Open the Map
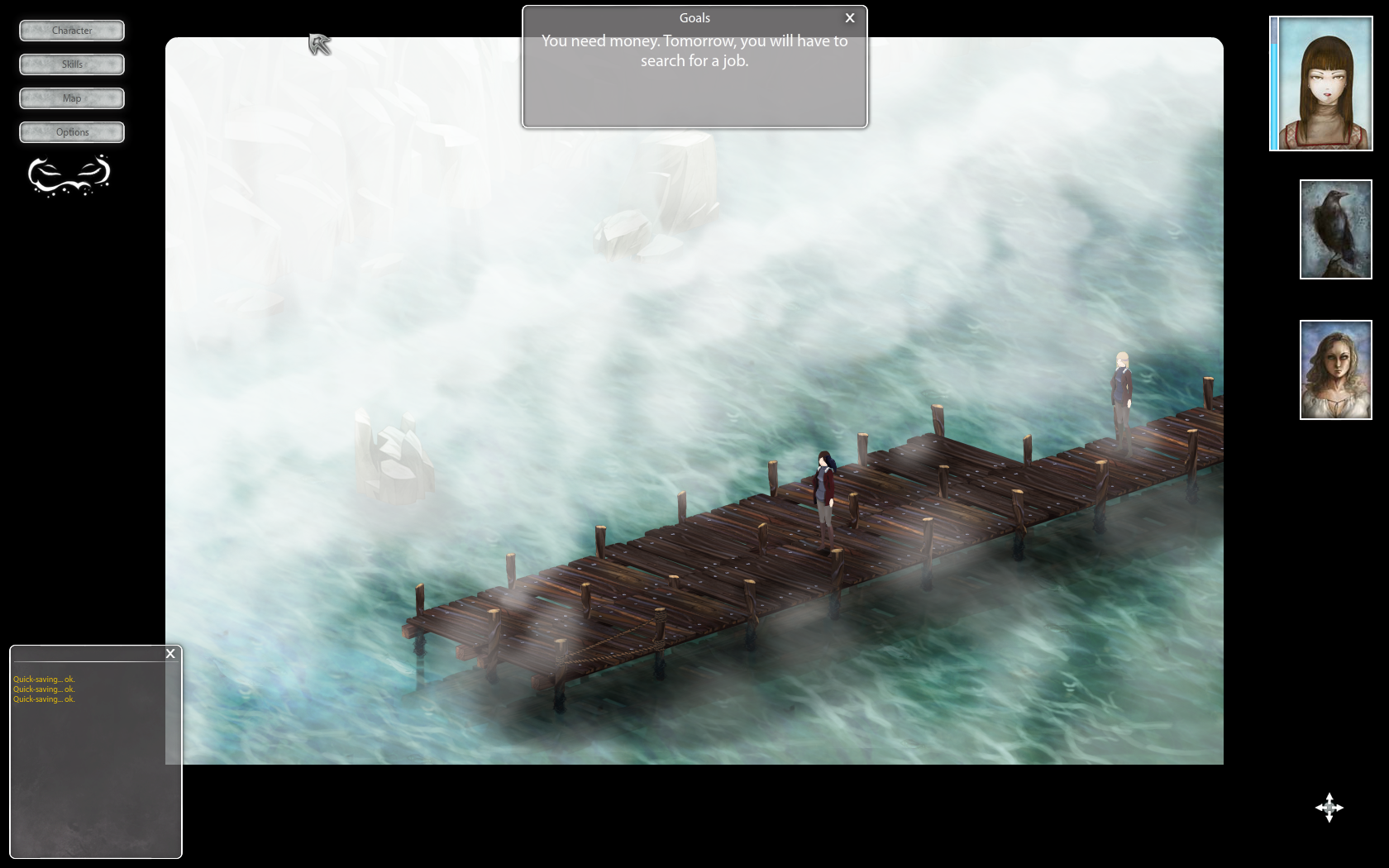This screenshot has height=868, width=1389. click(x=71, y=98)
